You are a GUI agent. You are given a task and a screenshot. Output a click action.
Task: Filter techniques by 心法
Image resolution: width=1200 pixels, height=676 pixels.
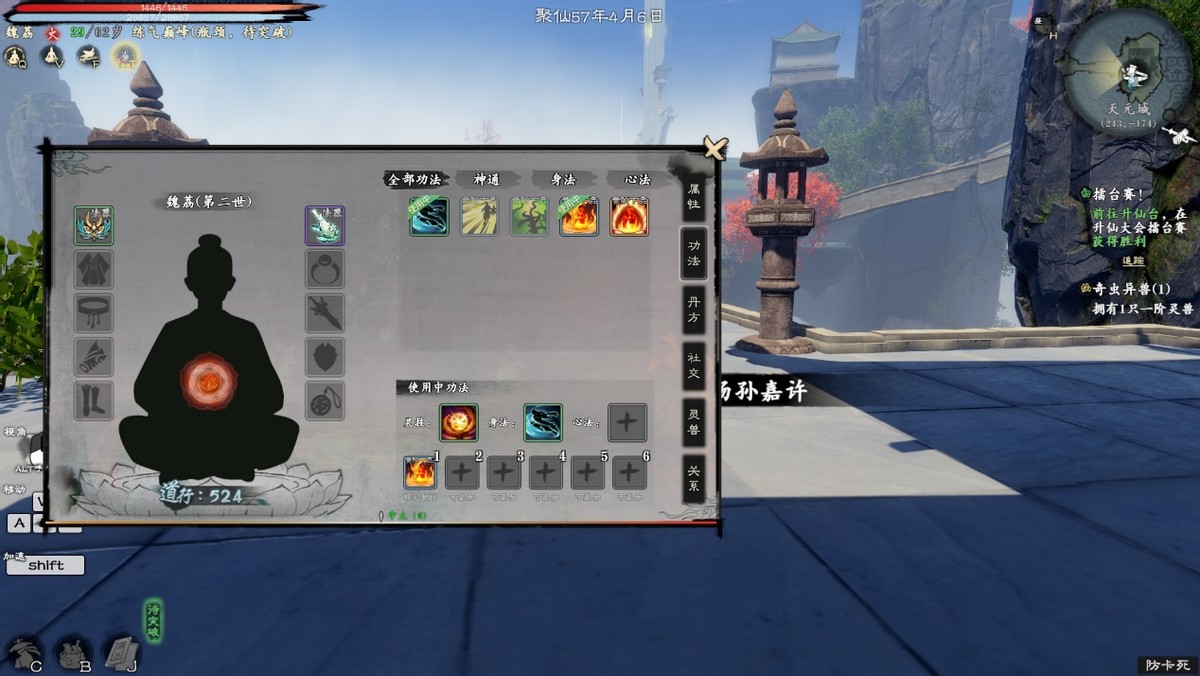pyautogui.click(x=638, y=180)
